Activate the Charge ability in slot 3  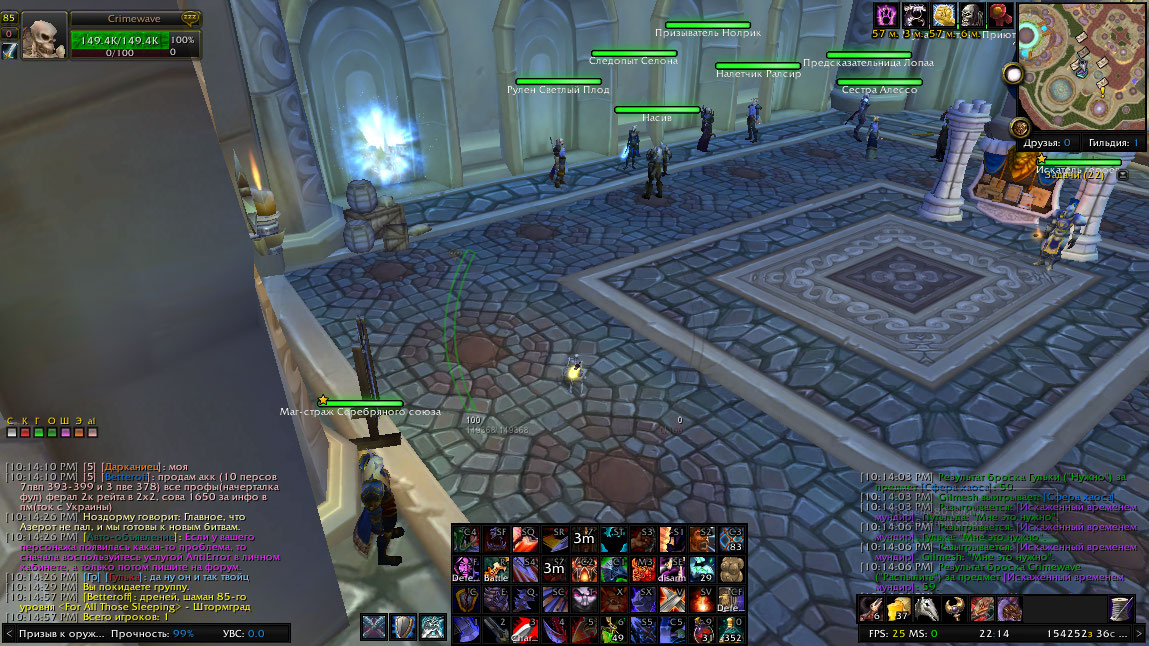point(526,629)
